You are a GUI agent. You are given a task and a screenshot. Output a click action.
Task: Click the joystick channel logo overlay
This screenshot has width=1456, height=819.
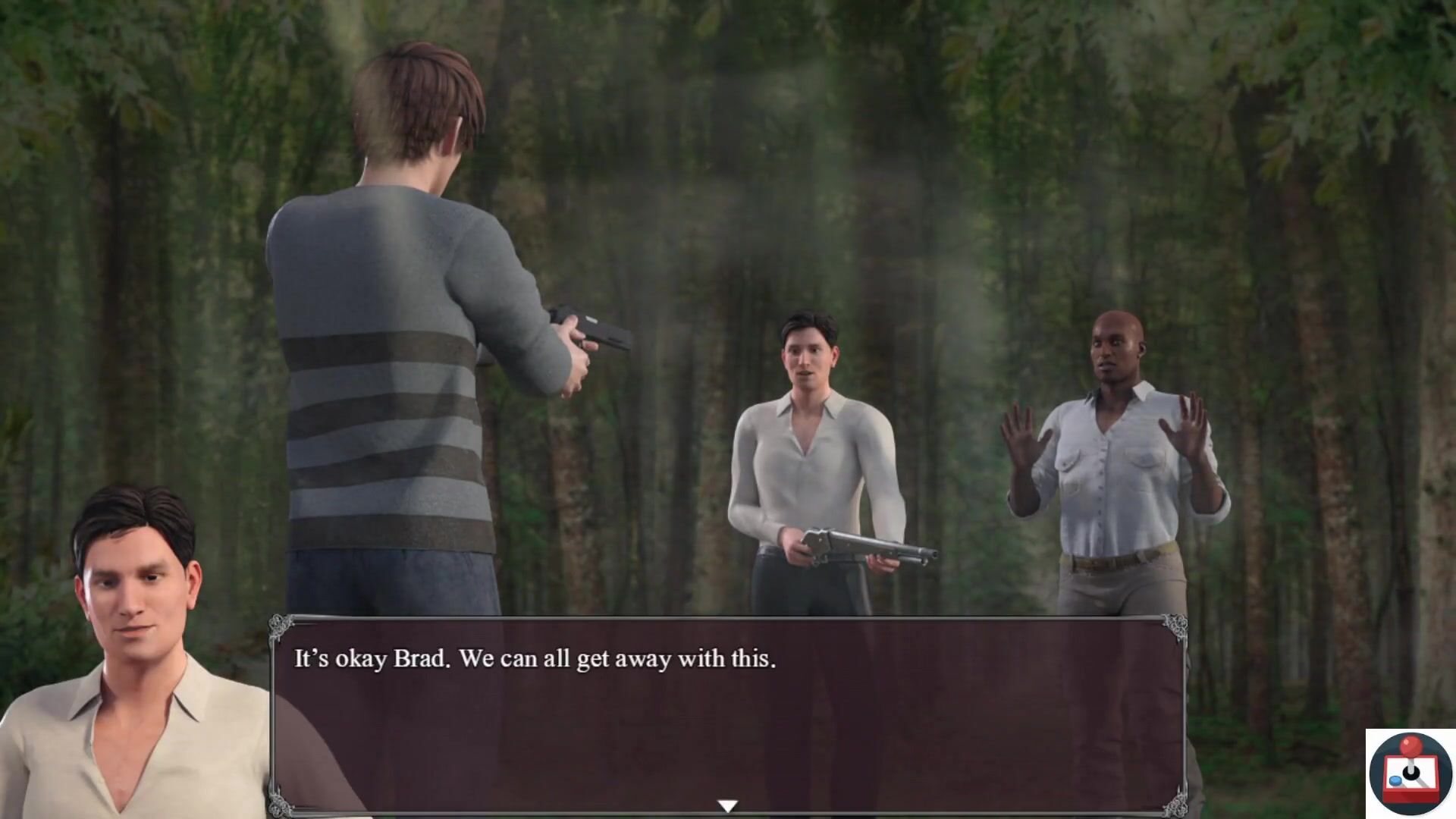coord(1410,773)
